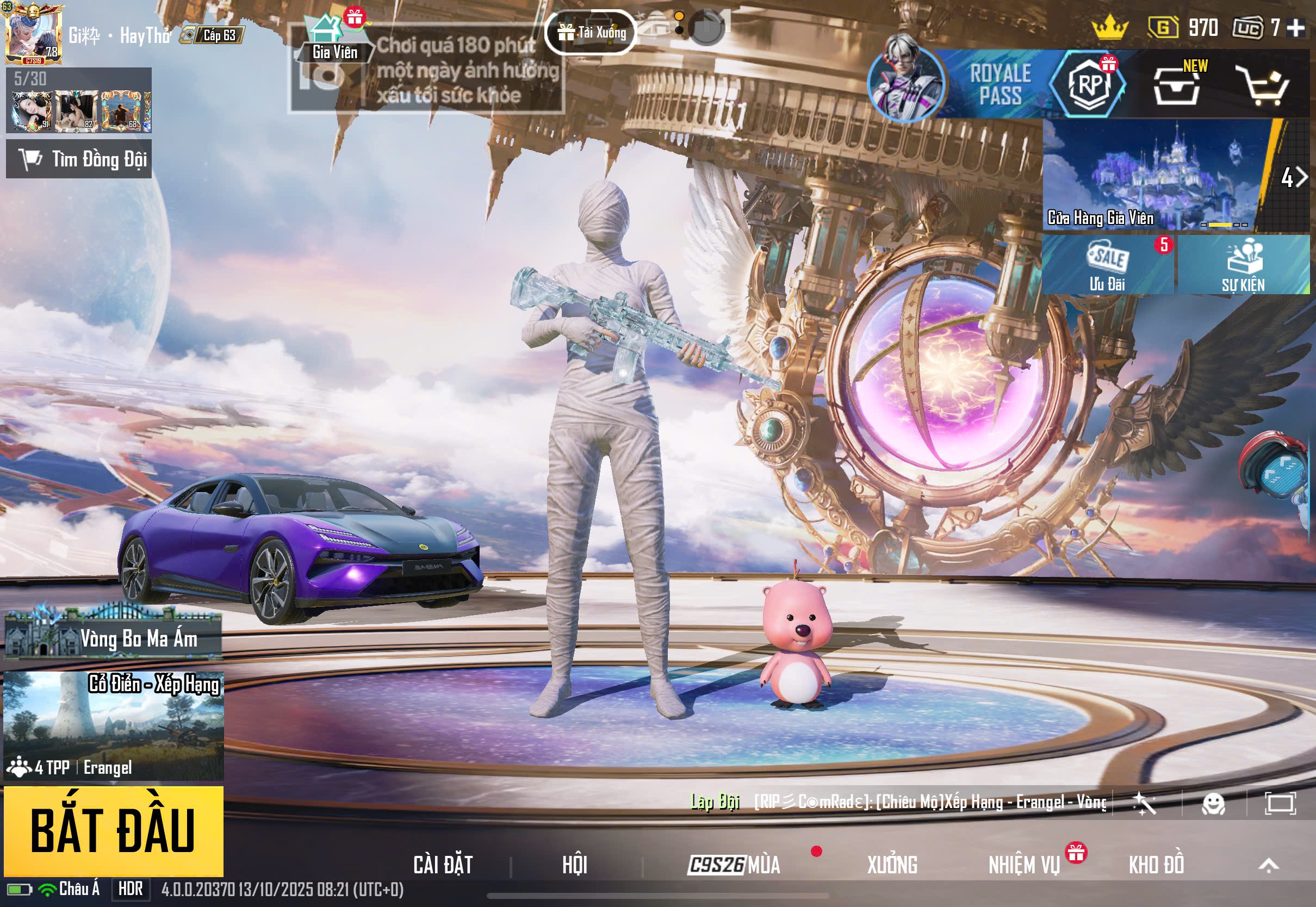1316x907 pixels.
Task: Open the RP hexagon badge
Action: (x=1088, y=84)
